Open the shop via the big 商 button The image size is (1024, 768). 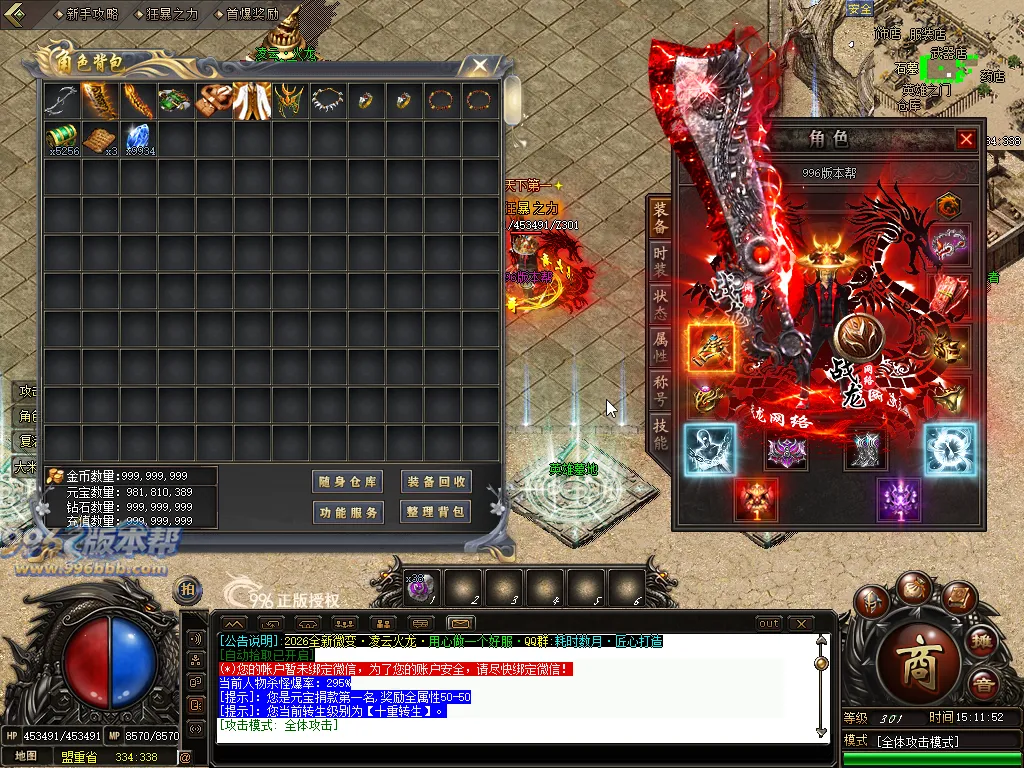pyautogui.click(x=918, y=668)
